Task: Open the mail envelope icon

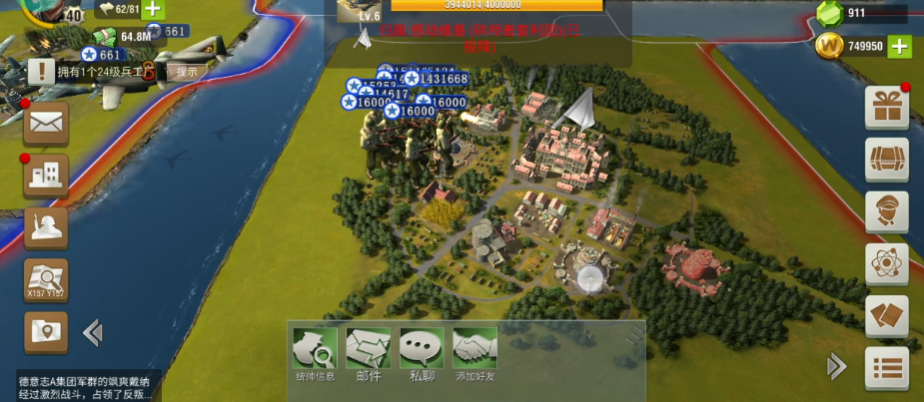Action: [x=46, y=123]
